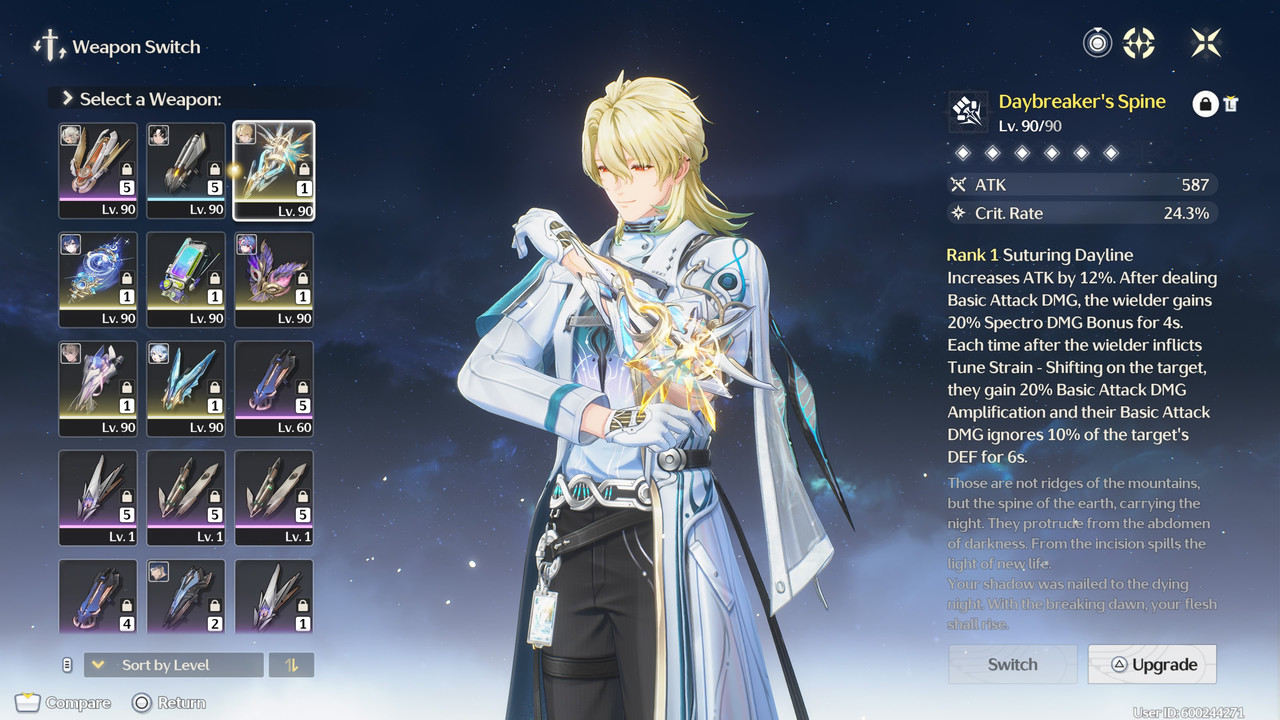The width and height of the screenshot is (1280, 720).
Task: Click the round crosshair-star icon in top bar
Action: point(1139,43)
